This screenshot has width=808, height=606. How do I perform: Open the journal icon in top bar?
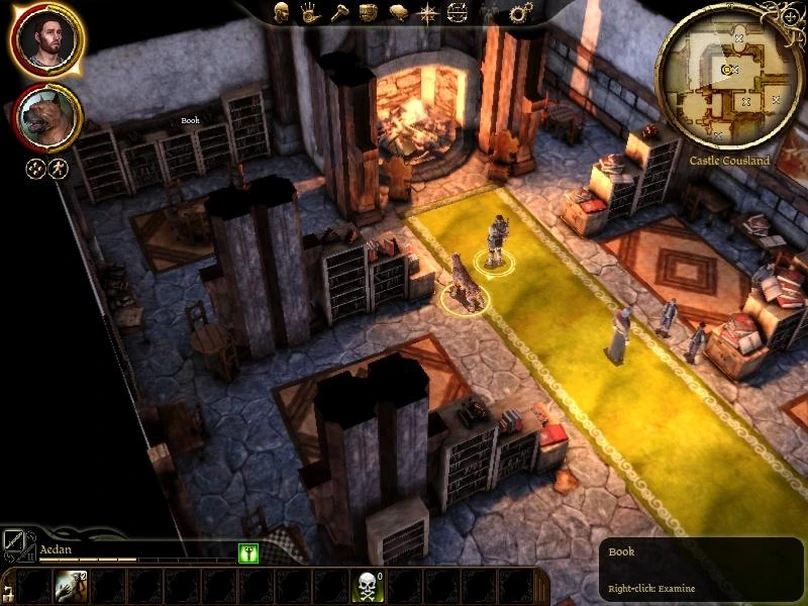(x=398, y=13)
